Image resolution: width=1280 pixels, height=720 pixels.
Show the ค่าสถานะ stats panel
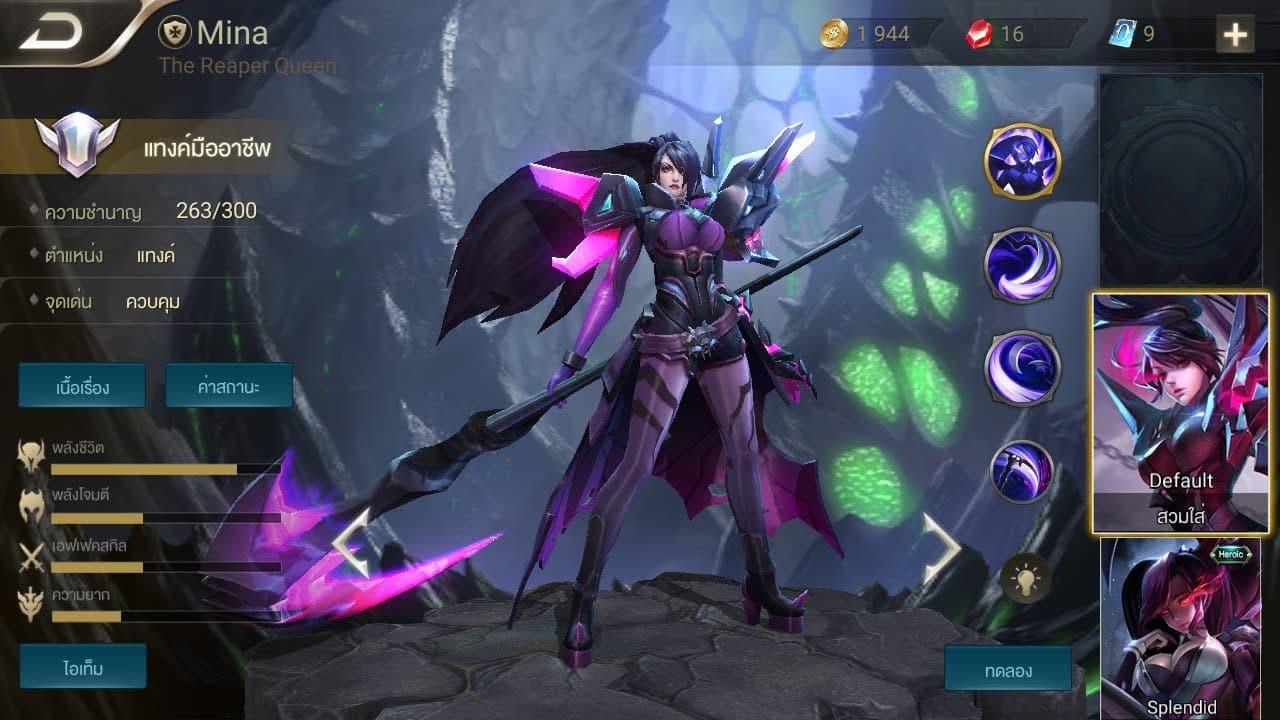click(x=229, y=385)
